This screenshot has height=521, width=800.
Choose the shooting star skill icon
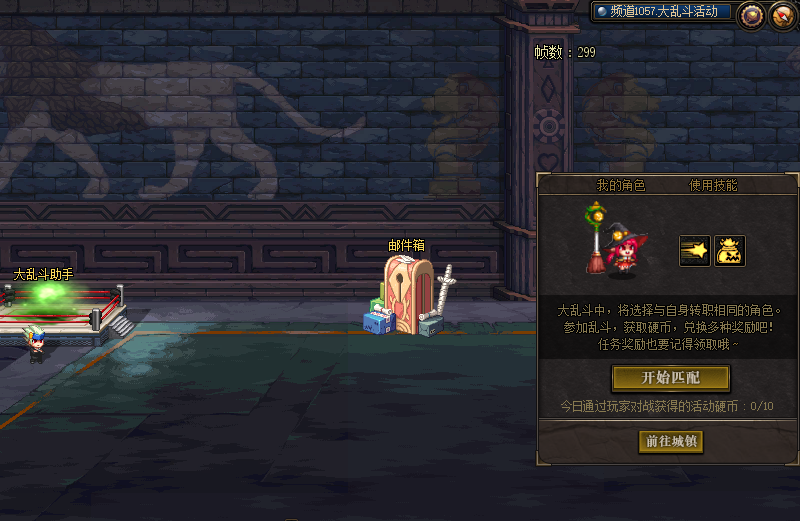click(x=694, y=251)
